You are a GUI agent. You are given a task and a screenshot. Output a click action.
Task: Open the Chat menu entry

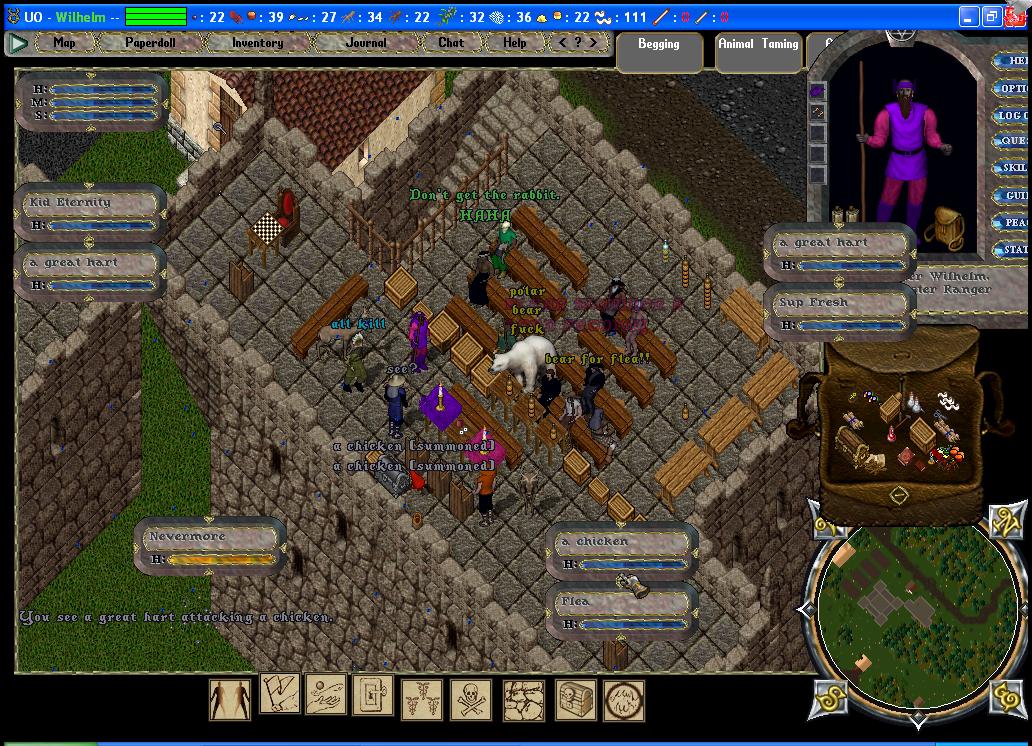tap(451, 43)
